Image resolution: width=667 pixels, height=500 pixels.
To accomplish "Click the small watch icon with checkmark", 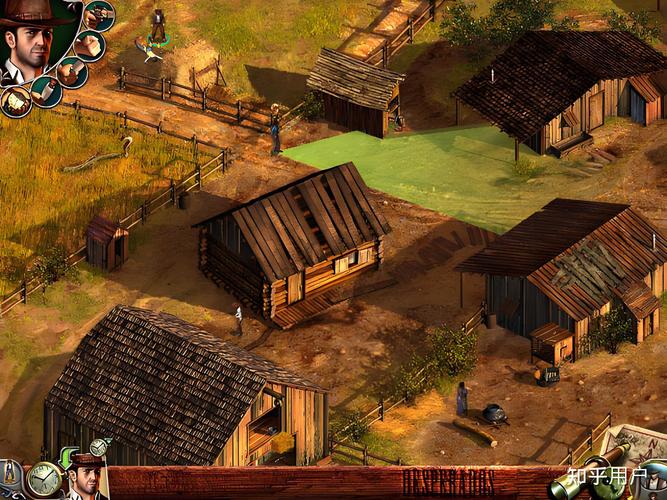I will tap(99, 447).
